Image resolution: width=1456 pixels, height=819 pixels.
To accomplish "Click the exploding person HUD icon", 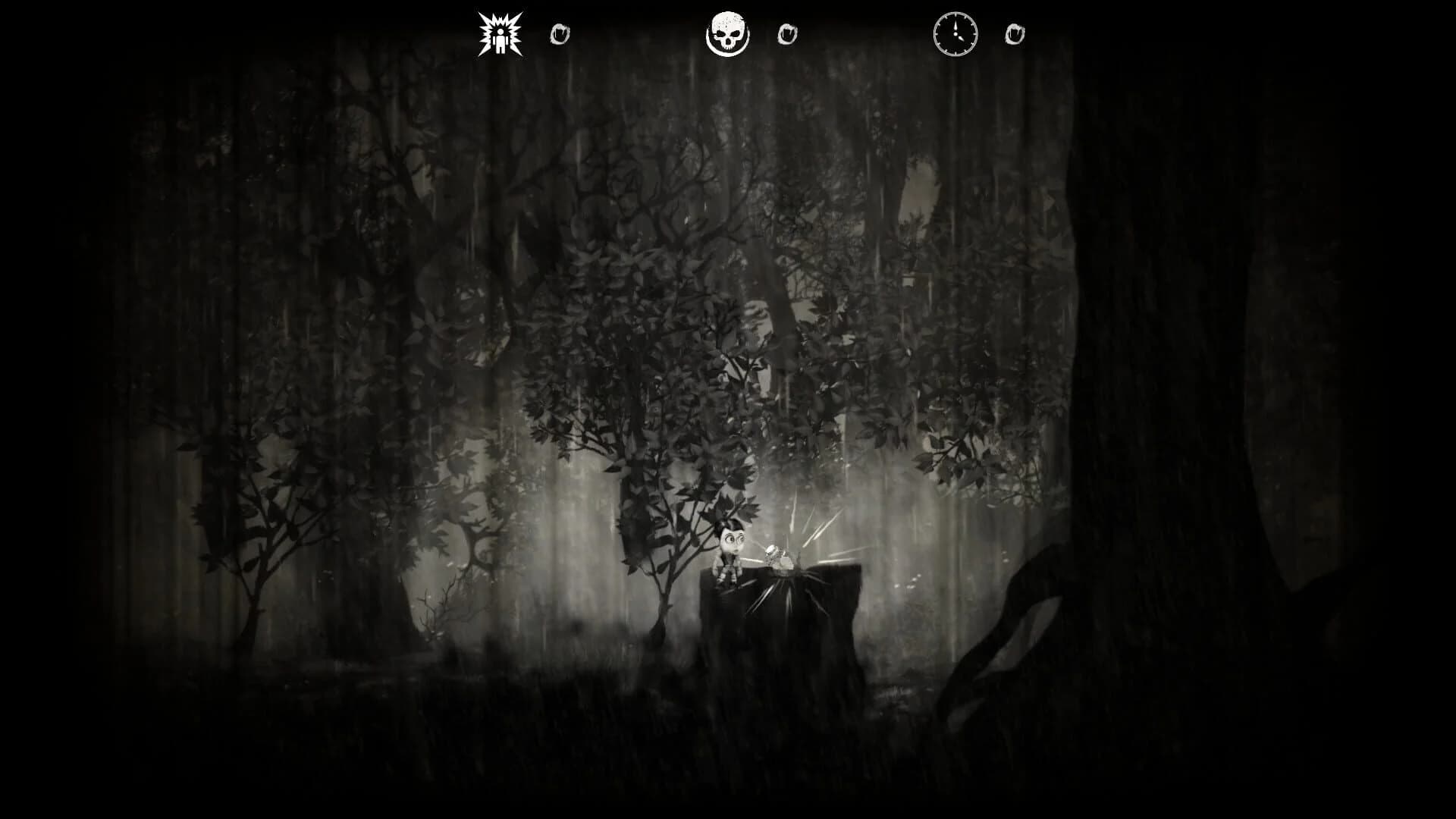I will pyautogui.click(x=500, y=33).
